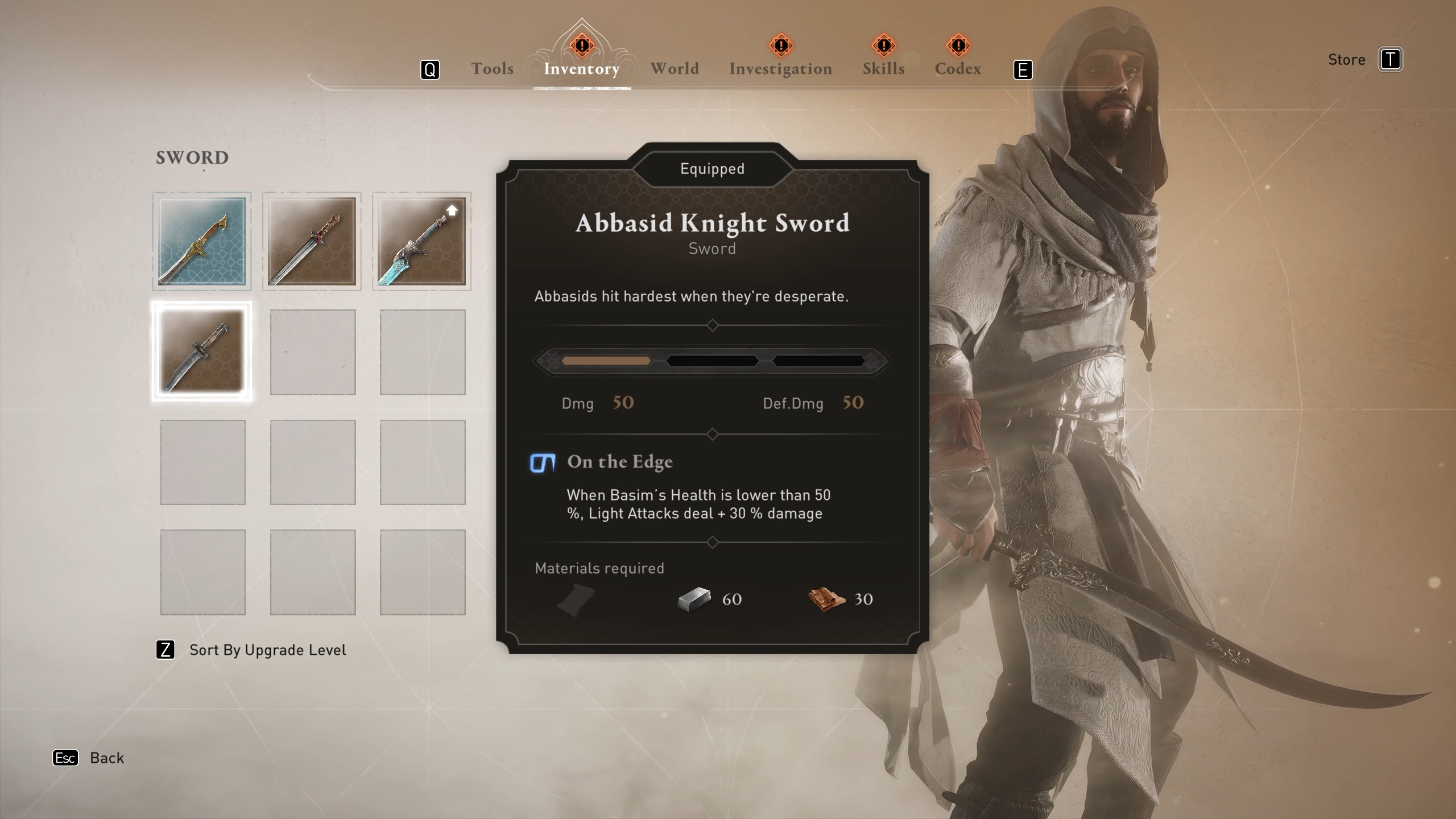This screenshot has height=819, width=1456.
Task: Switch to the World tab
Action: coord(675,68)
